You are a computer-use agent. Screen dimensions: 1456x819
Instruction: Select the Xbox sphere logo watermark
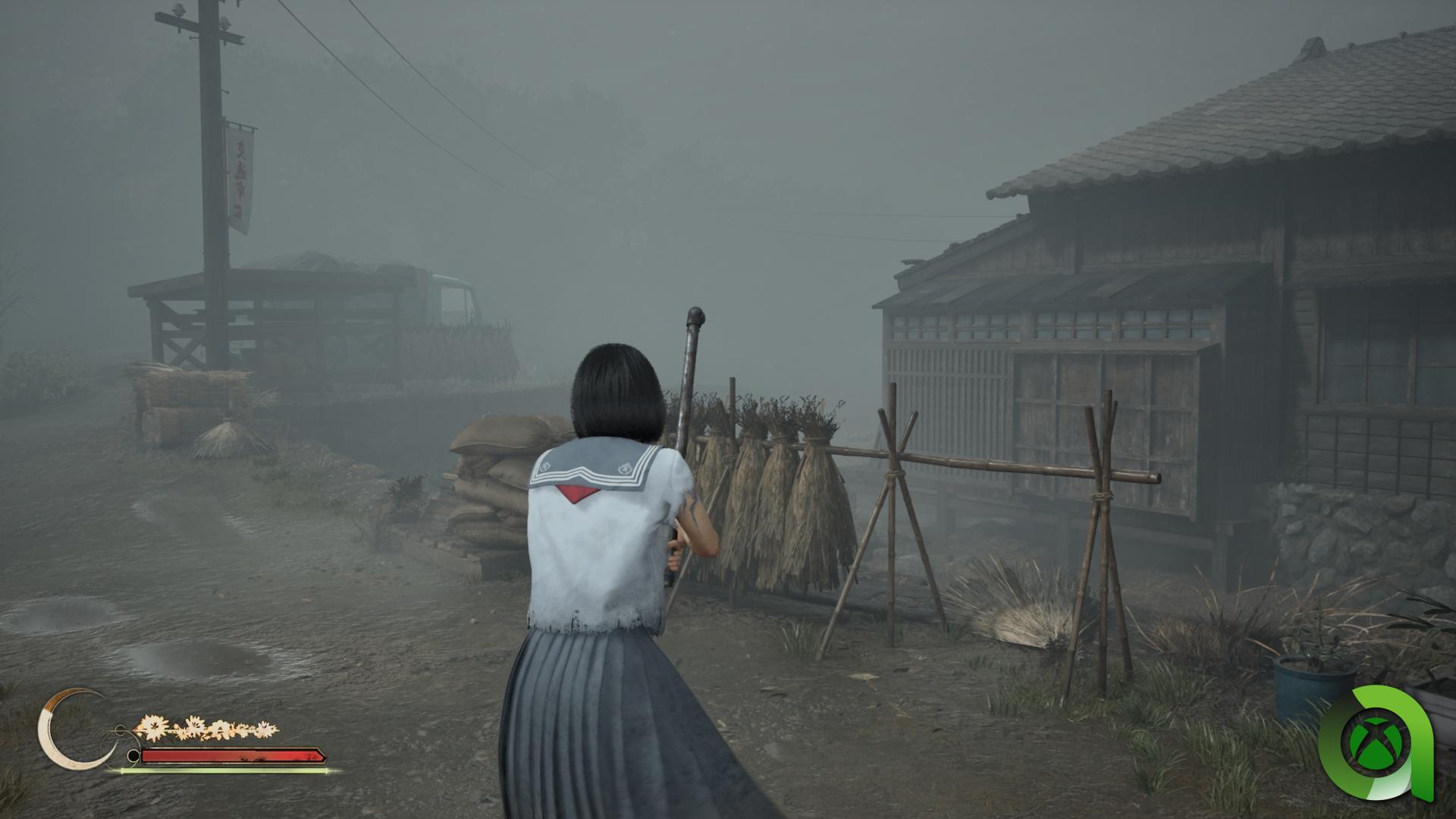pos(1376,740)
